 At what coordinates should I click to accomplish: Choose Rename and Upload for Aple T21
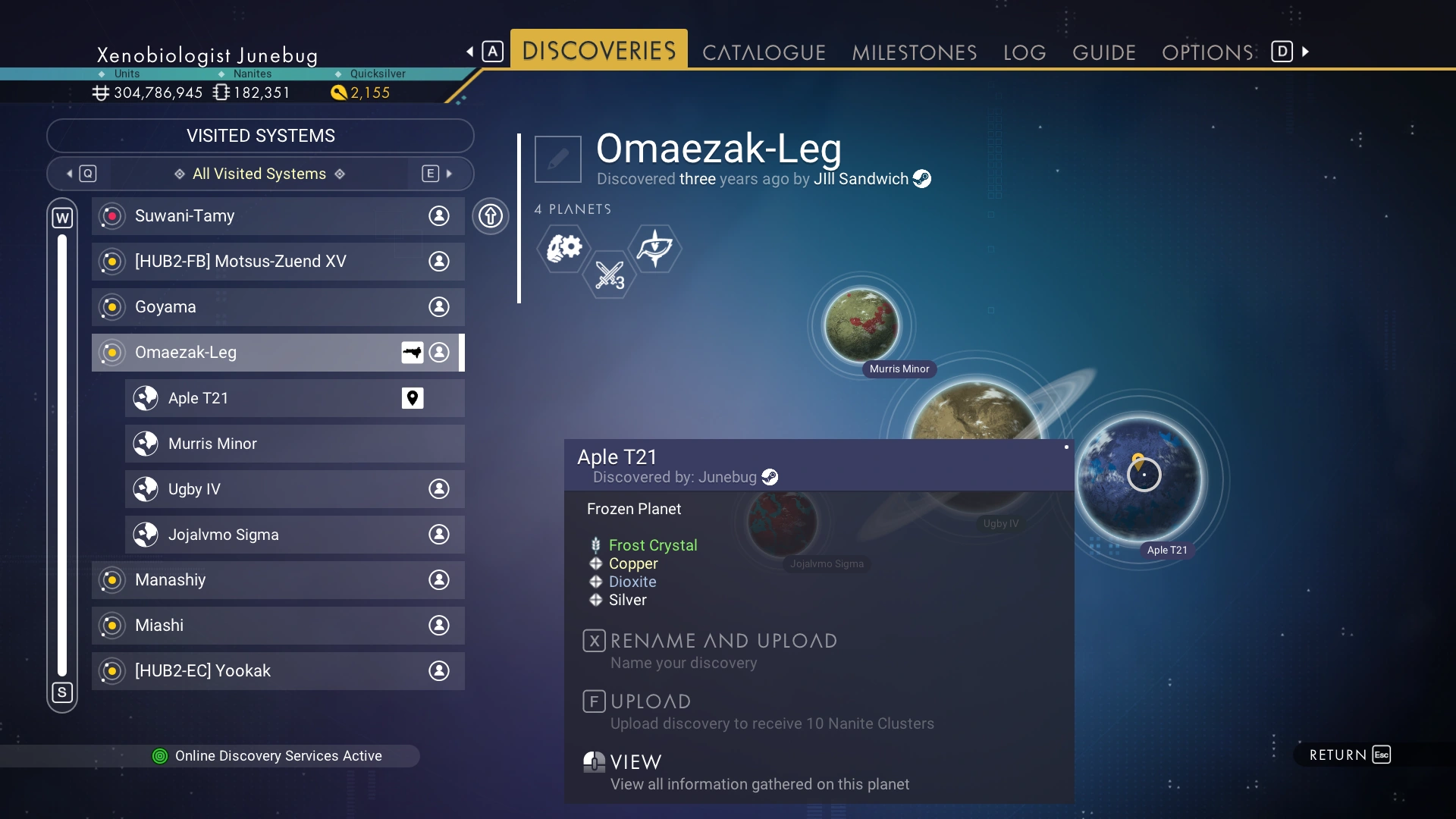(723, 642)
